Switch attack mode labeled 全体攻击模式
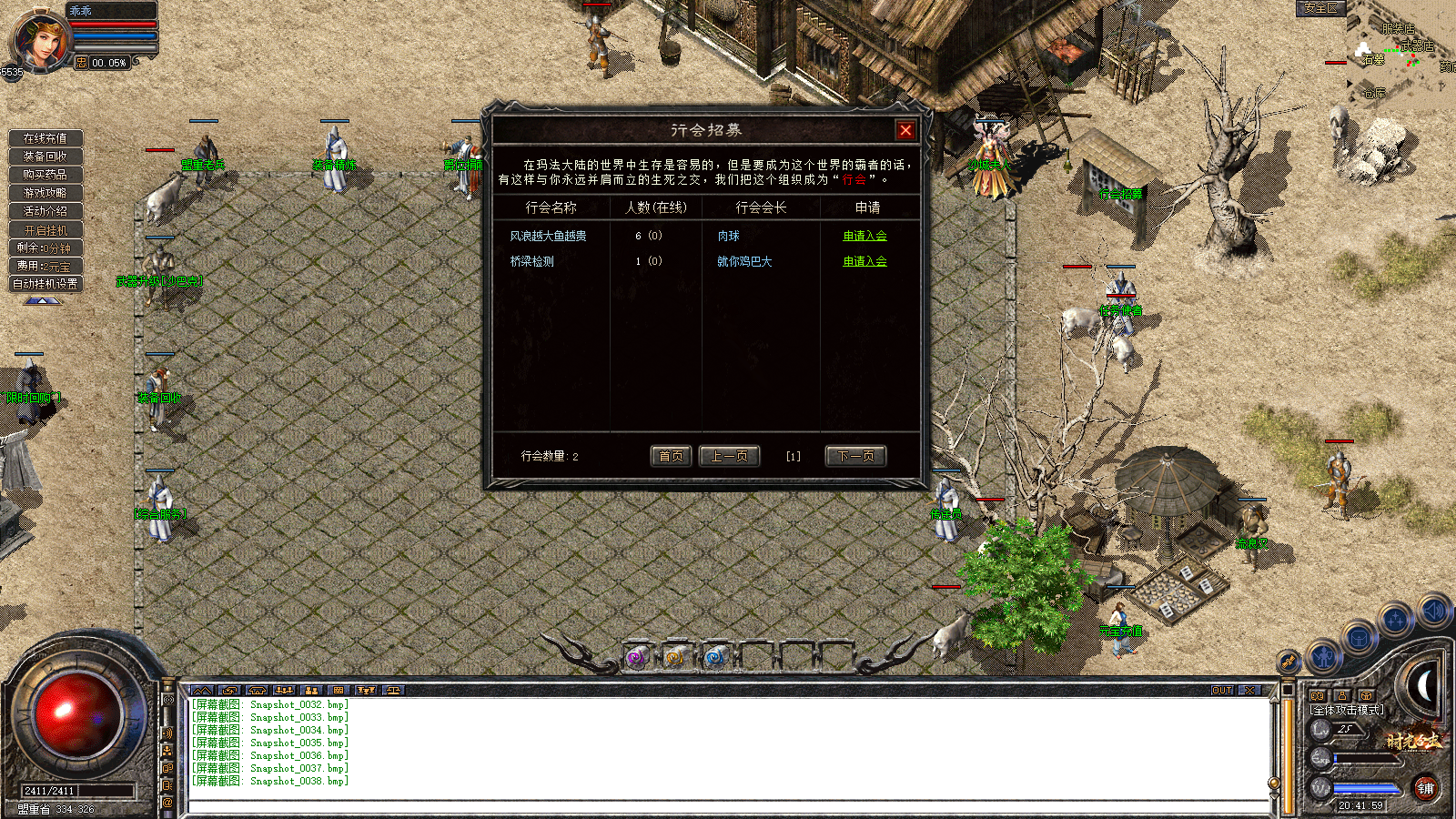 [1345, 710]
